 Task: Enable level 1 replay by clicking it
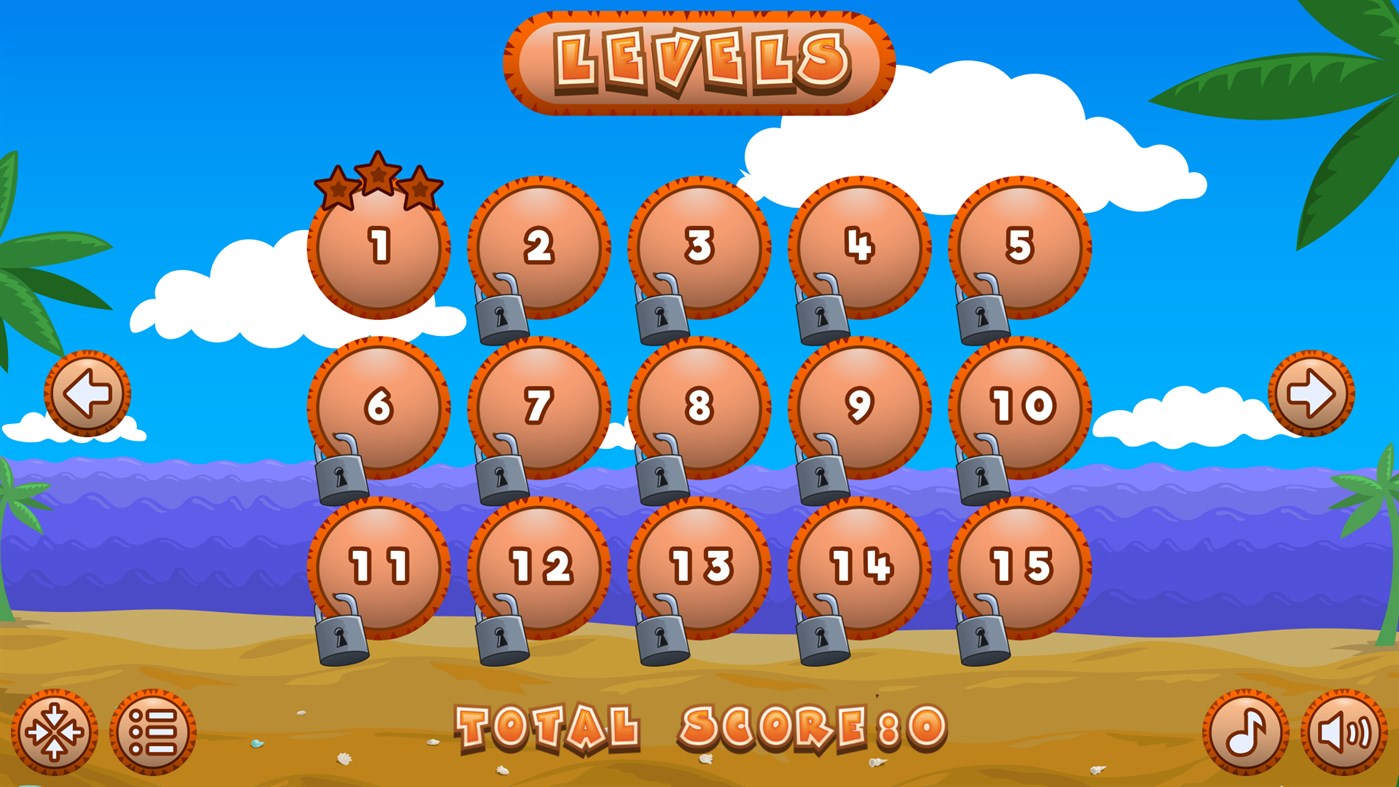(x=378, y=246)
